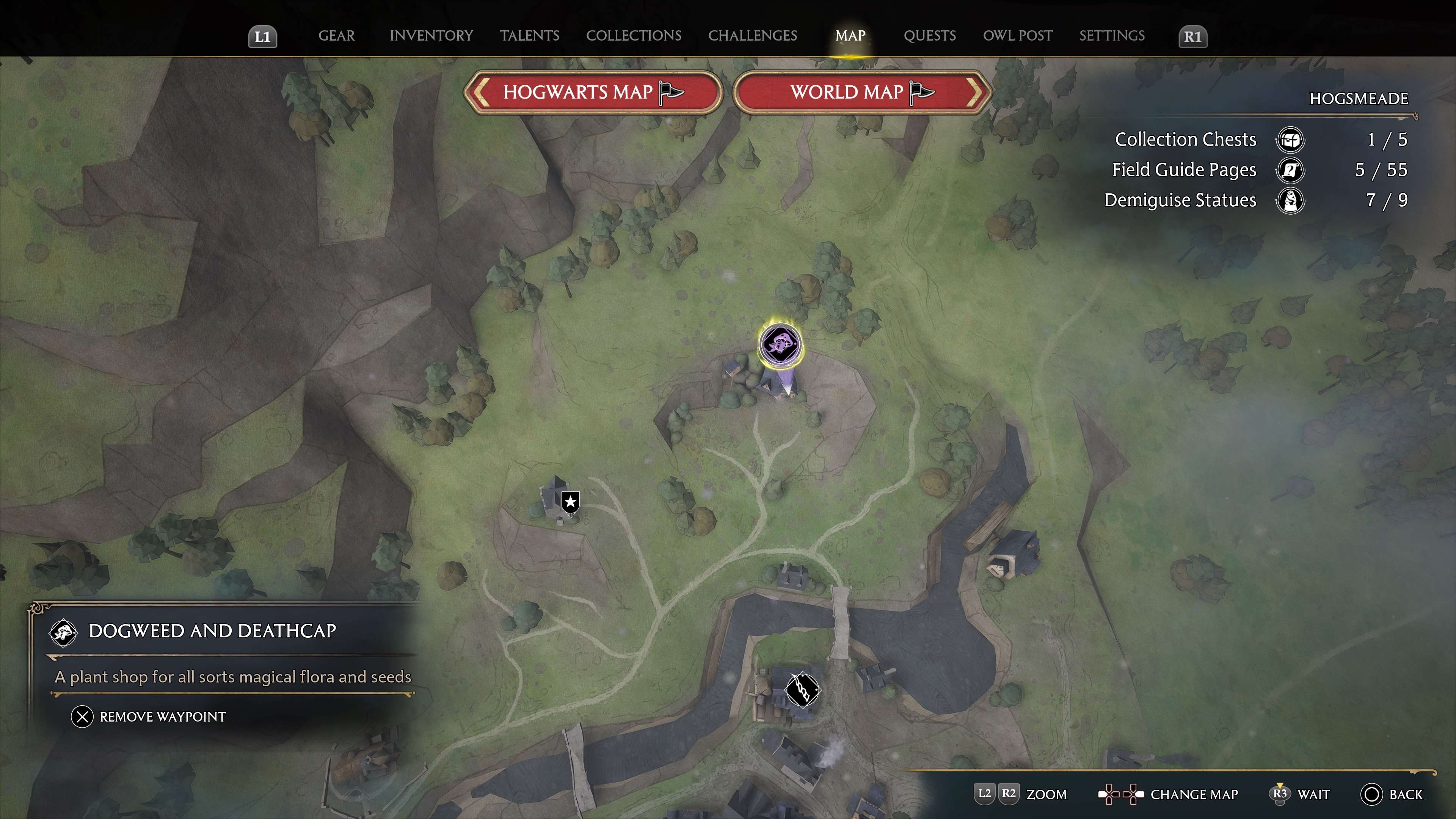Open the Talents menu
Image resolution: width=1456 pixels, height=819 pixels.
[x=530, y=36]
